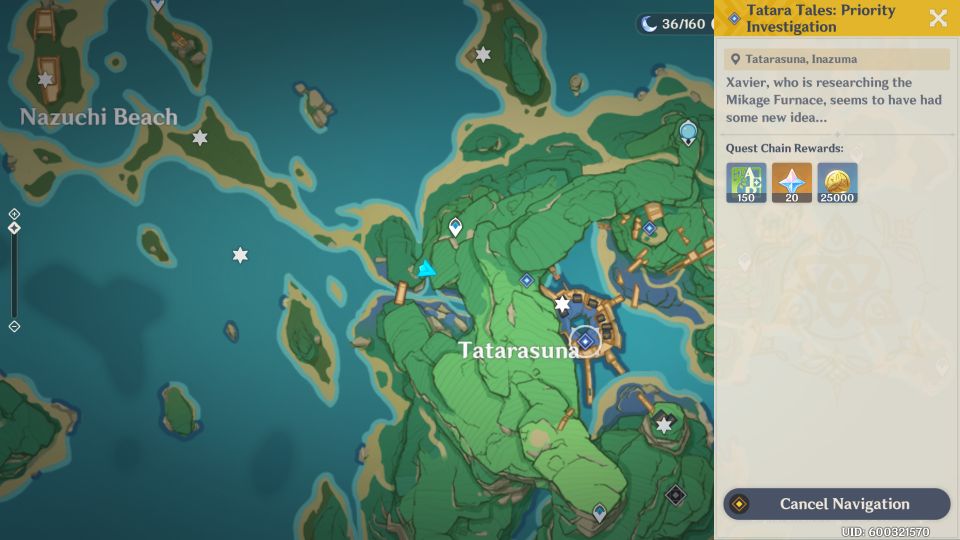Click the map zoom slider handle
The width and height of the screenshot is (960, 540).
coord(14,228)
